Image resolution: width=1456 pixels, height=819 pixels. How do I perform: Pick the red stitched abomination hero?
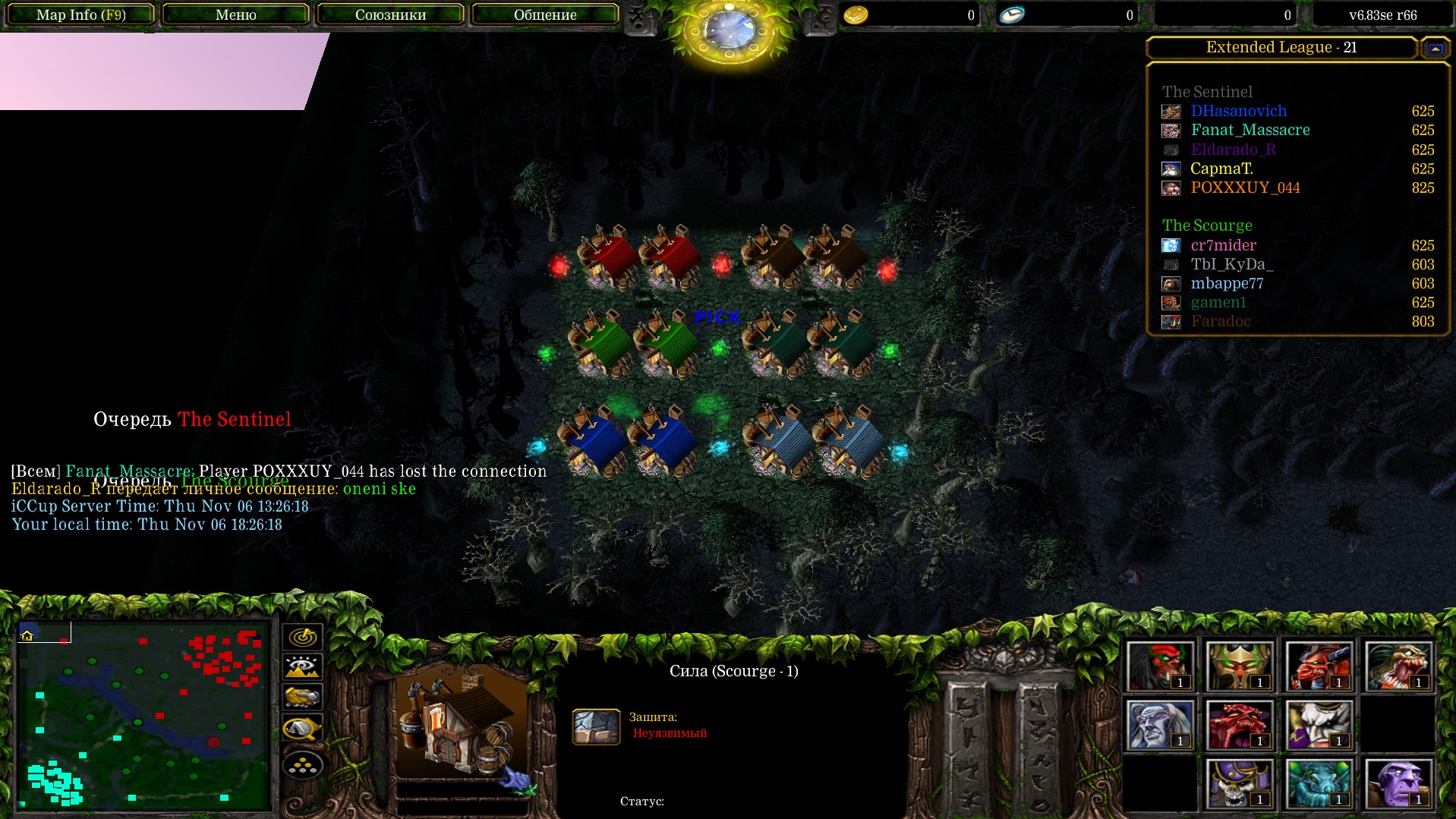[x=1239, y=724]
